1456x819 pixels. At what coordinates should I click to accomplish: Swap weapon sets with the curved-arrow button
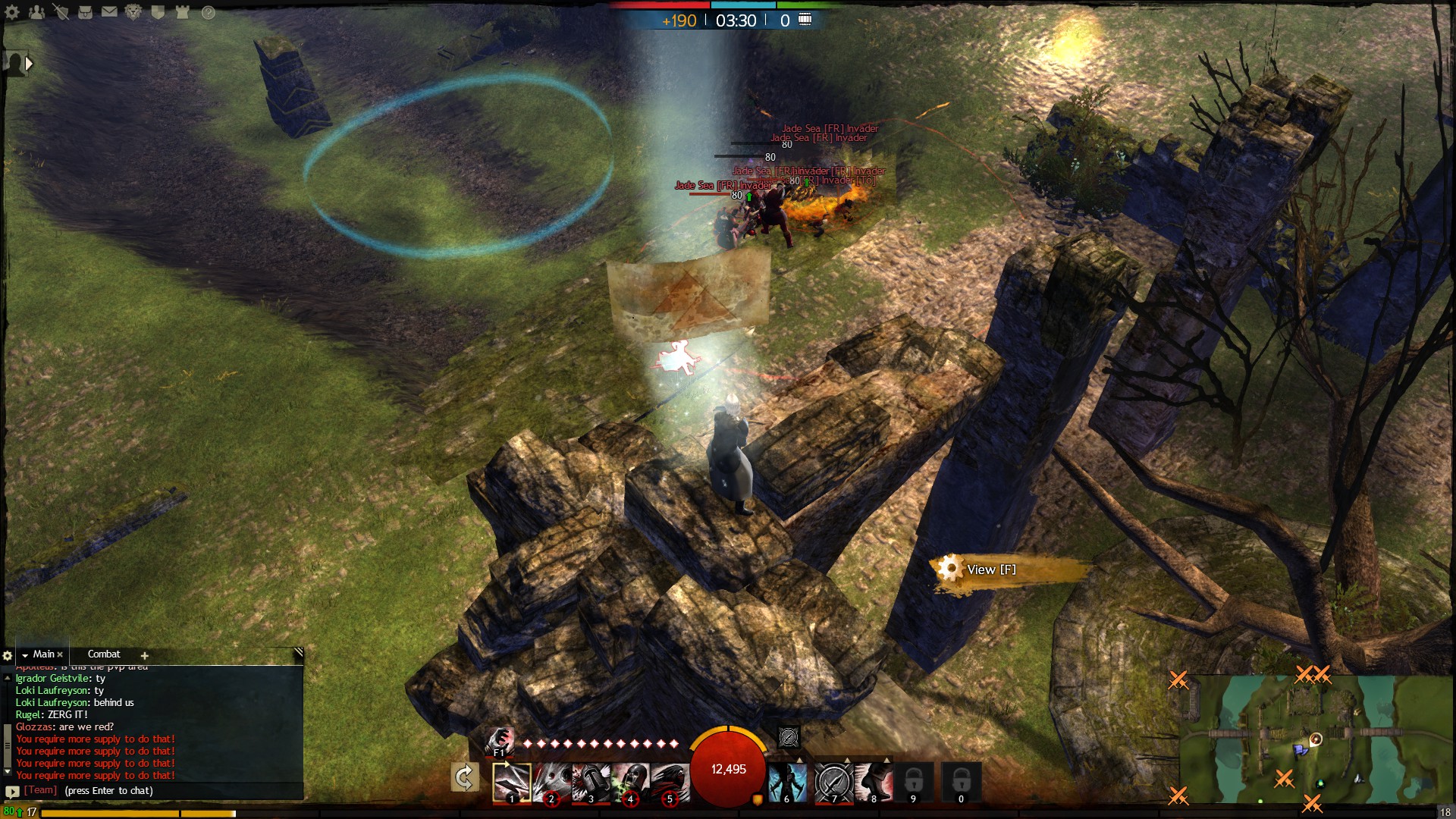tap(465, 778)
